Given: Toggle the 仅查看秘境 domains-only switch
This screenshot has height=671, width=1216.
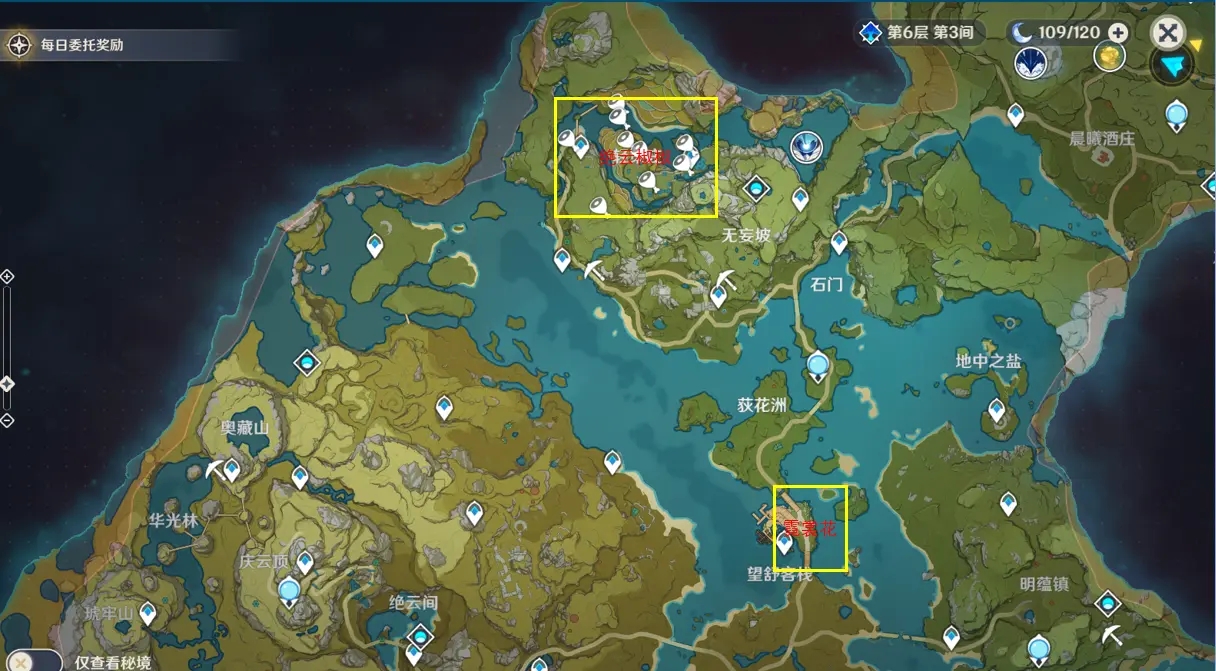Looking at the screenshot, I should click(22, 661).
